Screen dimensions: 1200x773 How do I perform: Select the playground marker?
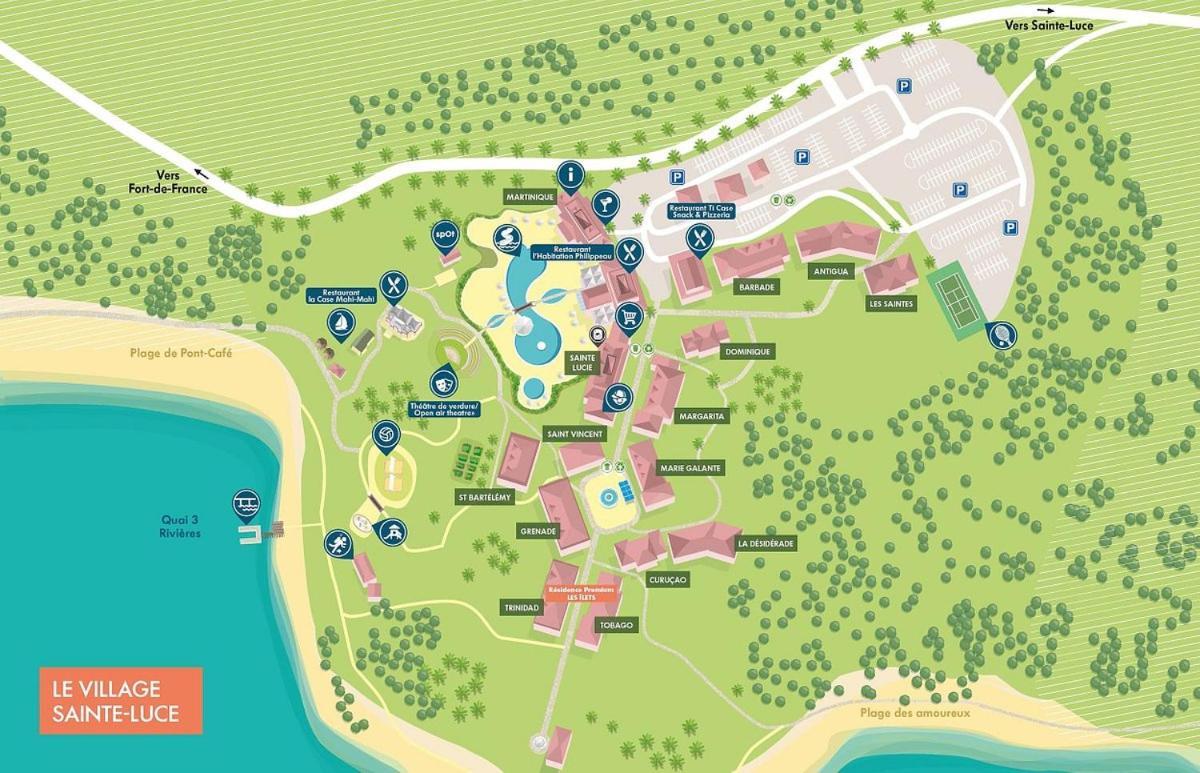pos(393,531)
